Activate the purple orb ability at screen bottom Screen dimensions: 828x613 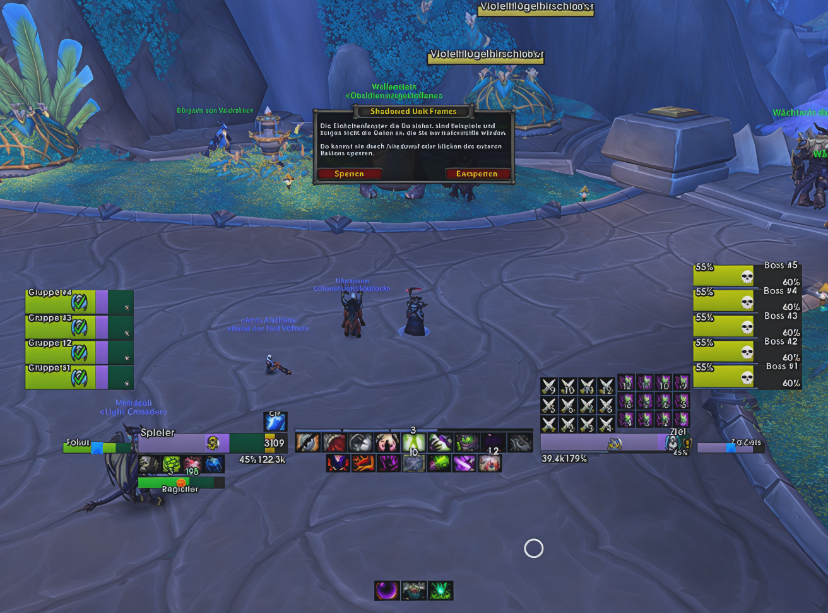pos(385,591)
